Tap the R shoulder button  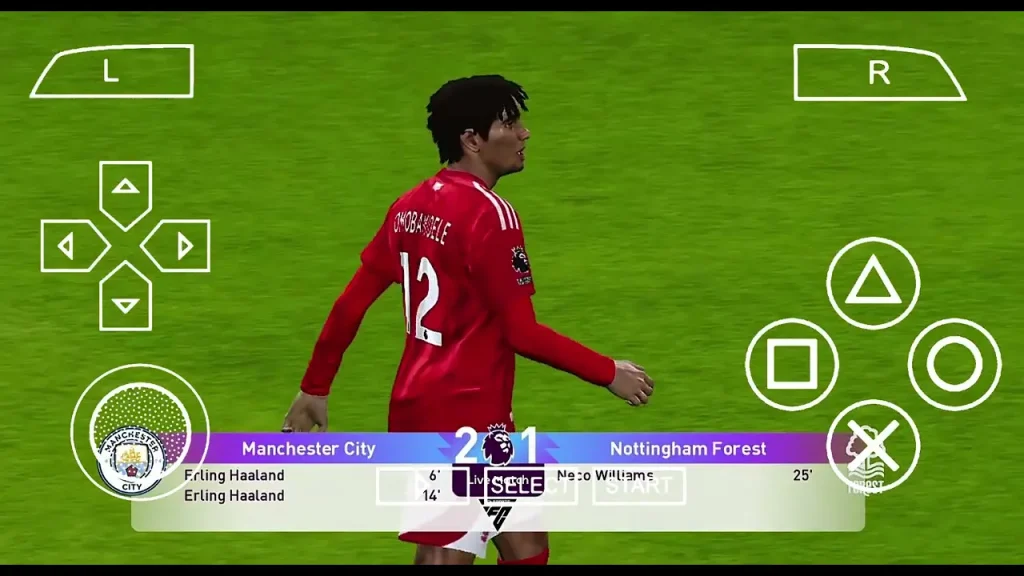pyautogui.click(x=878, y=72)
